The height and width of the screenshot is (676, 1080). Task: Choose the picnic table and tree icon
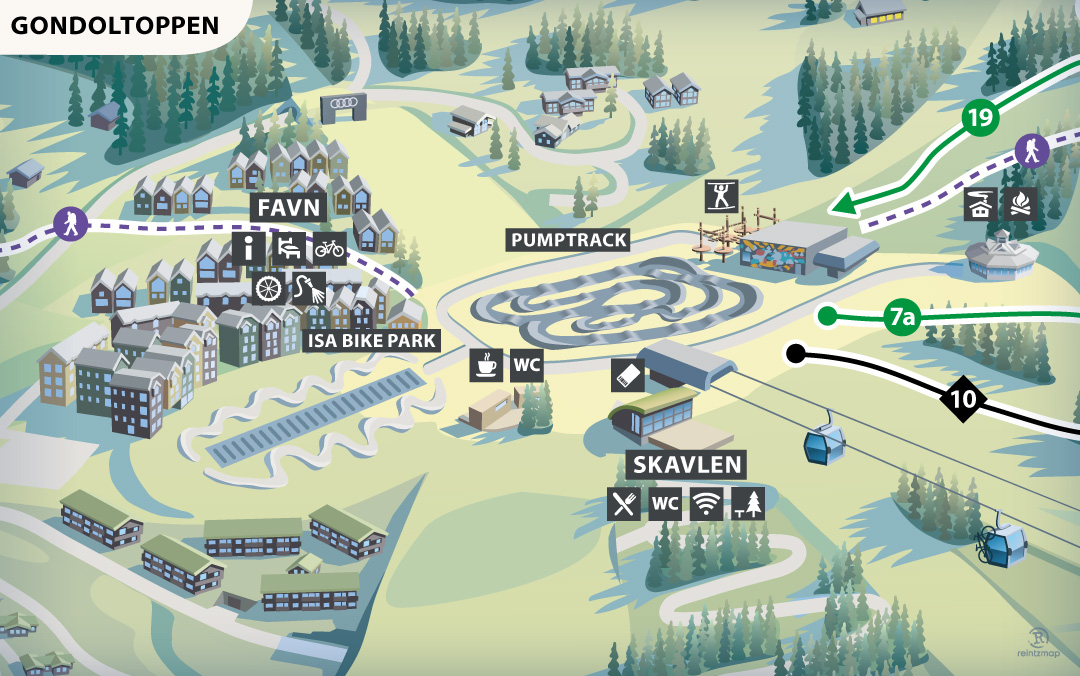click(747, 504)
